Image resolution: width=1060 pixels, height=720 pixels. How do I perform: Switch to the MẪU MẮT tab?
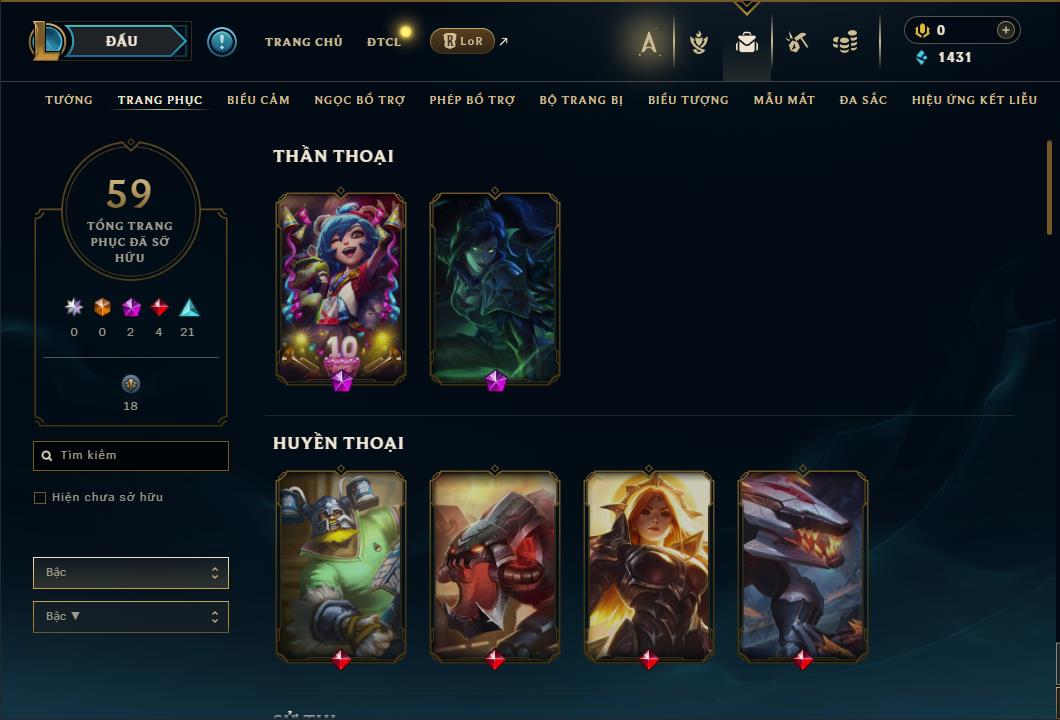[x=784, y=100]
